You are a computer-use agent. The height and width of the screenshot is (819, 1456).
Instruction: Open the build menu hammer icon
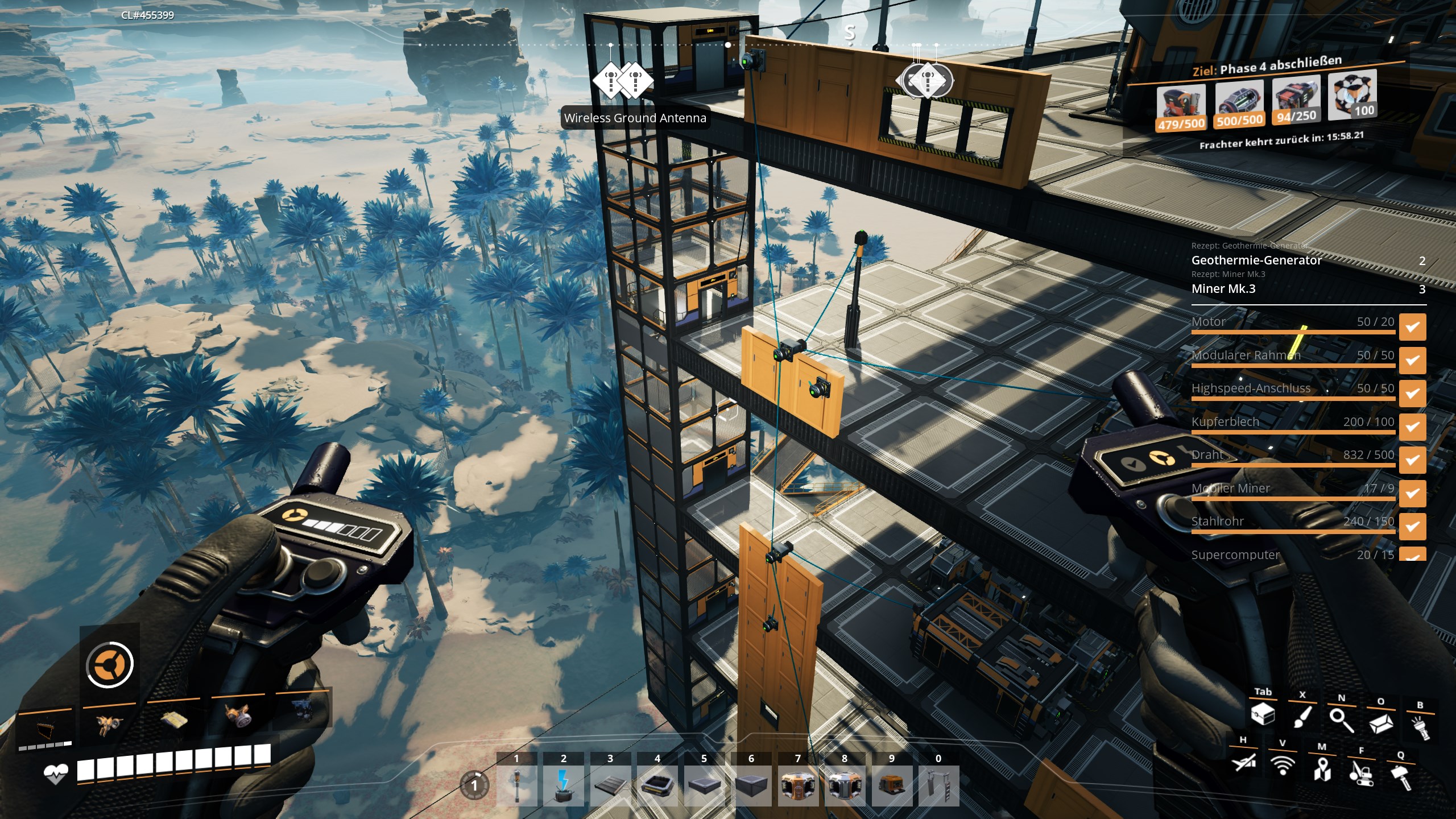[x=1401, y=777]
